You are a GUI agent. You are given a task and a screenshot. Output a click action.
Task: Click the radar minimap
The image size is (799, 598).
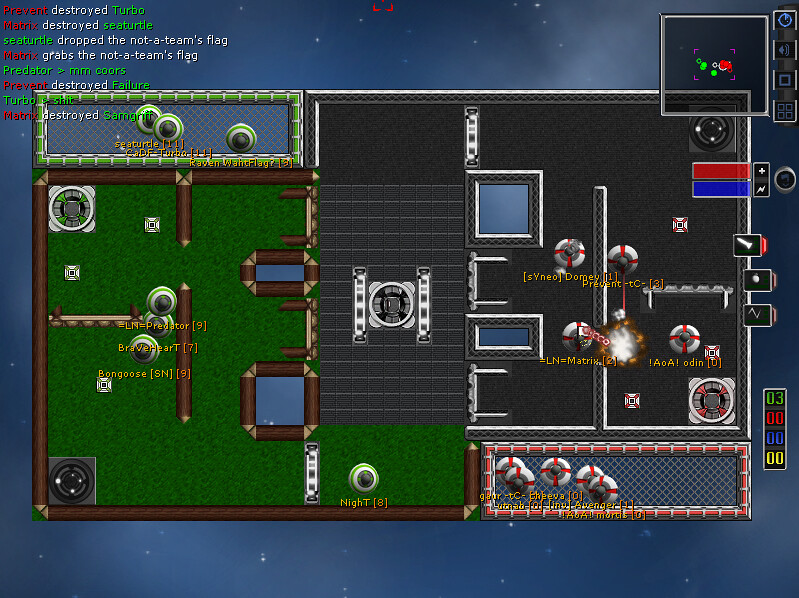click(x=714, y=63)
